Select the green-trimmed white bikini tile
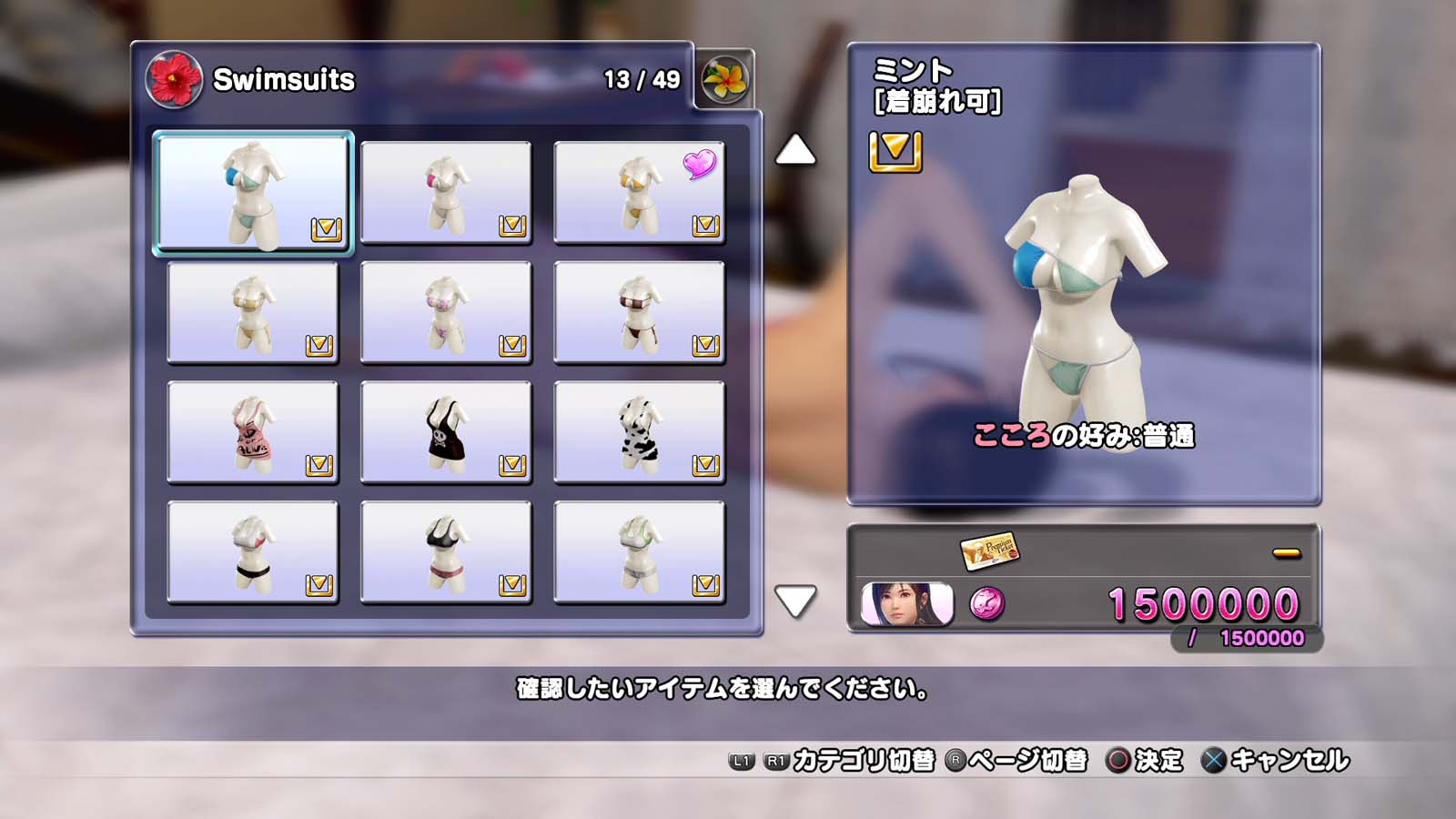 pos(639,552)
